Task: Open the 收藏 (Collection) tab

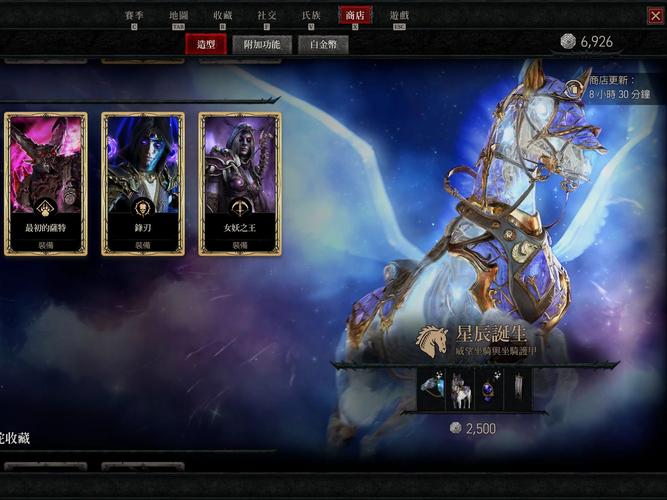Action: [x=223, y=16]
